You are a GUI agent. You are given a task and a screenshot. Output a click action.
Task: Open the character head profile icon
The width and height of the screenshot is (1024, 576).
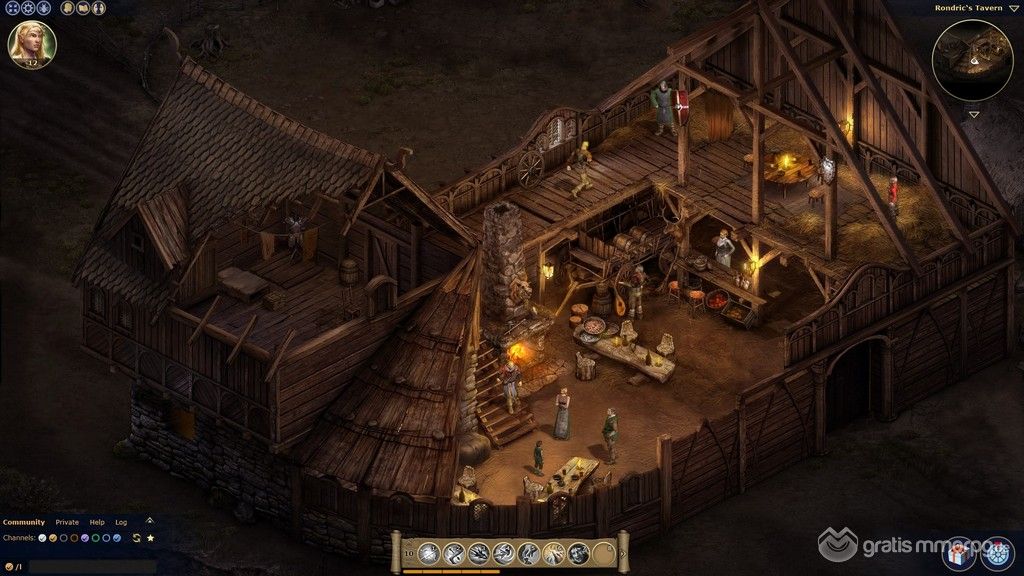[66, 8]
